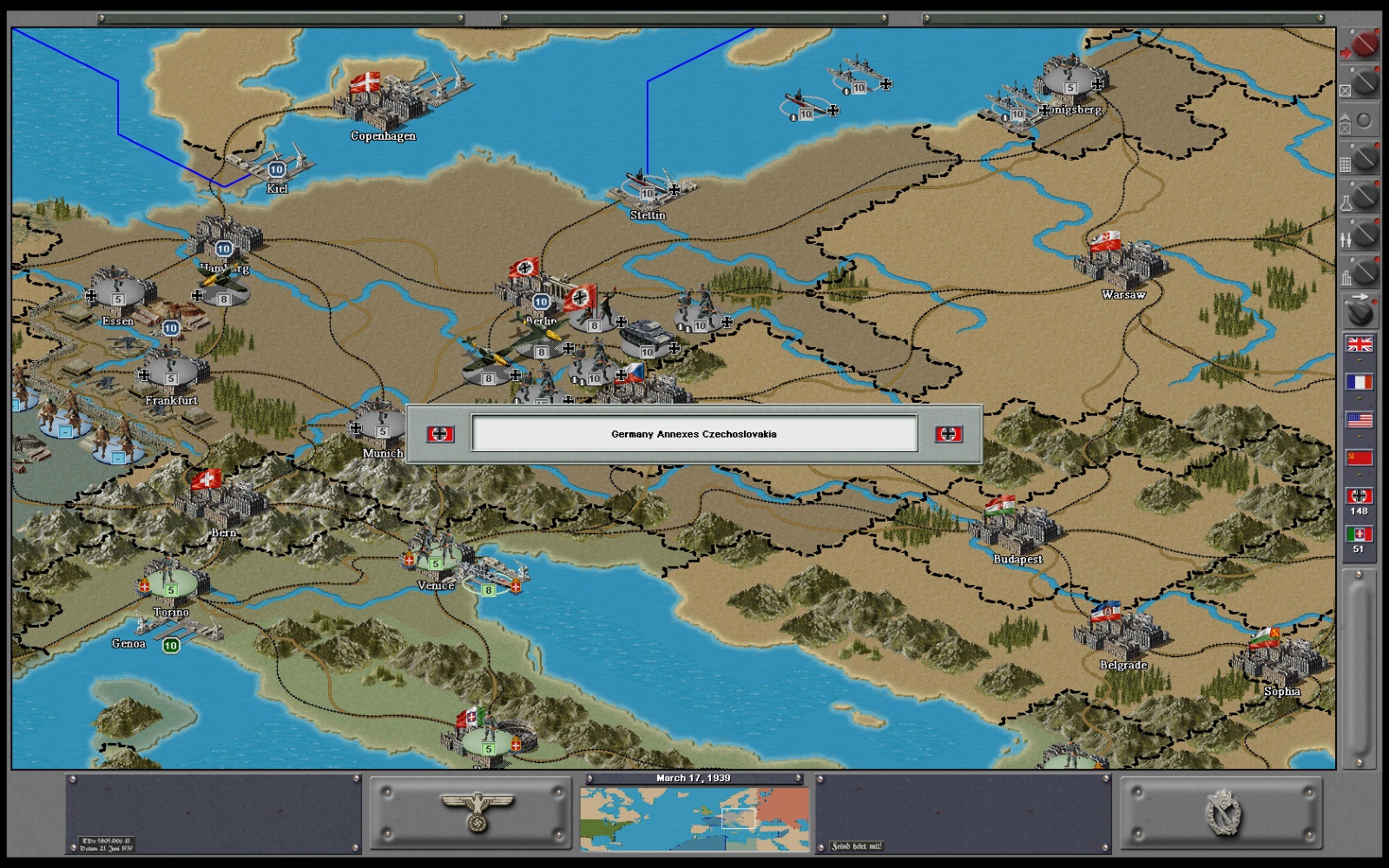Click the German eagle emblem panel

[x=471, y=813]
